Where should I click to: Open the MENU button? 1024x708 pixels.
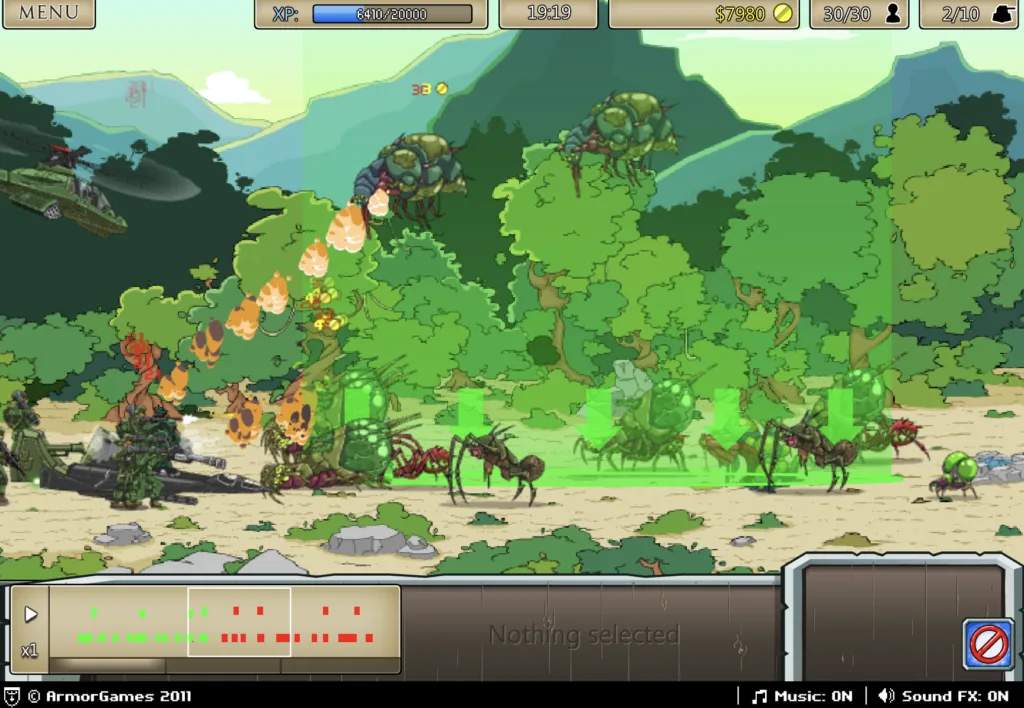pos(48,13)
